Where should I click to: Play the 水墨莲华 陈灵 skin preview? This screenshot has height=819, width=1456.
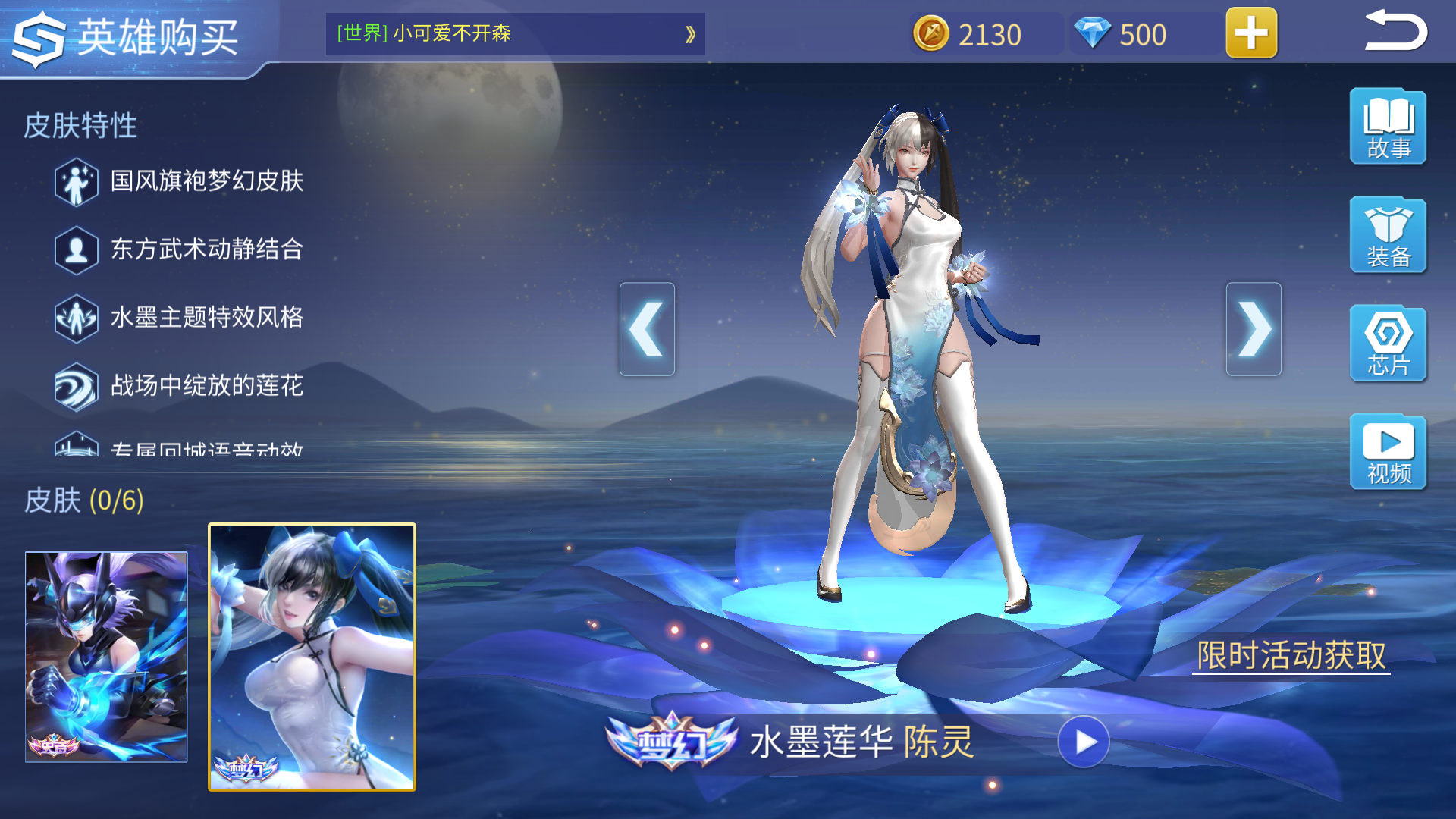point(1084,743)
